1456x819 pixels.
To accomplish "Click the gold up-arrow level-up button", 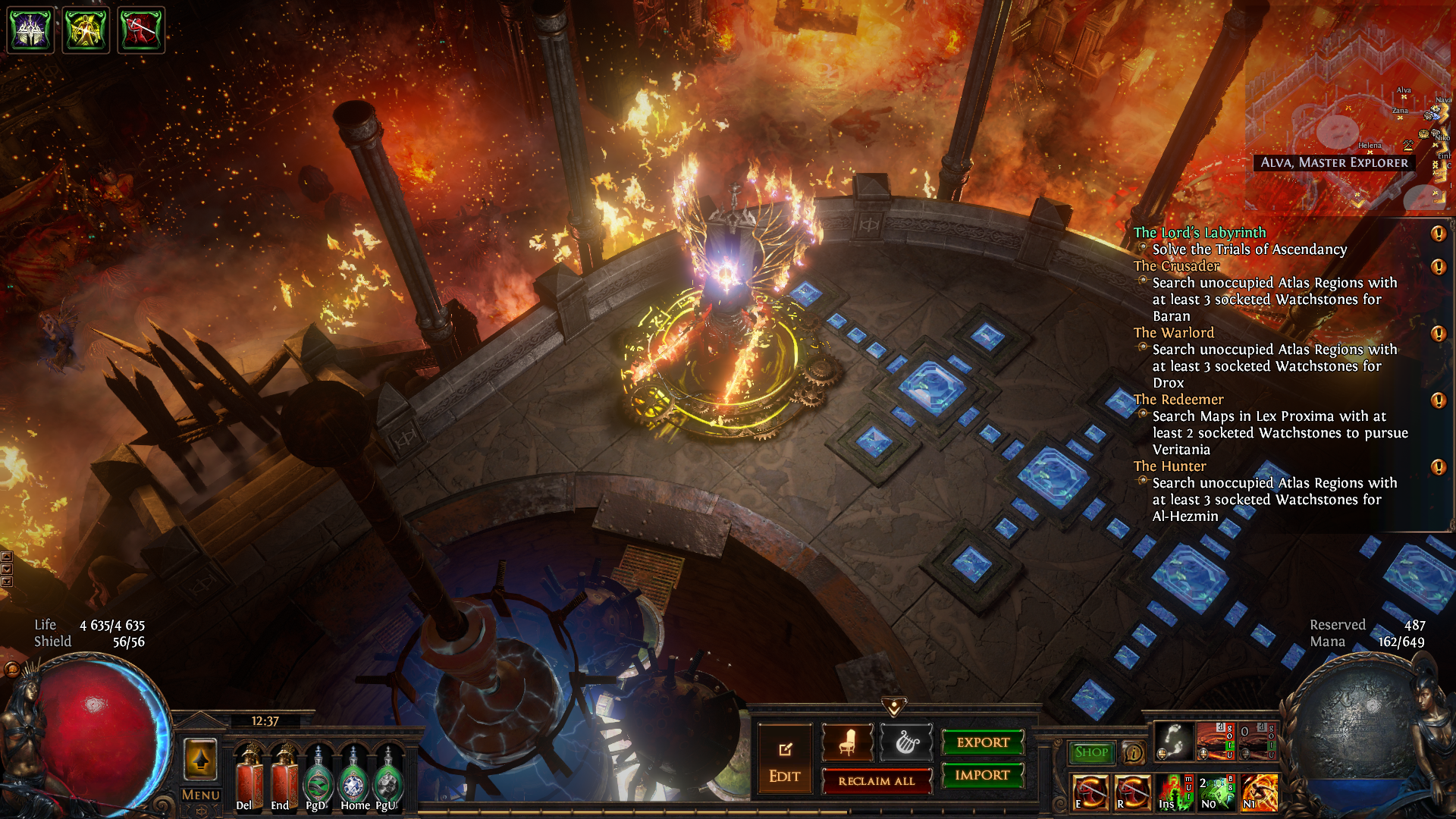I will pyautogui.click(x=200, y=759).
